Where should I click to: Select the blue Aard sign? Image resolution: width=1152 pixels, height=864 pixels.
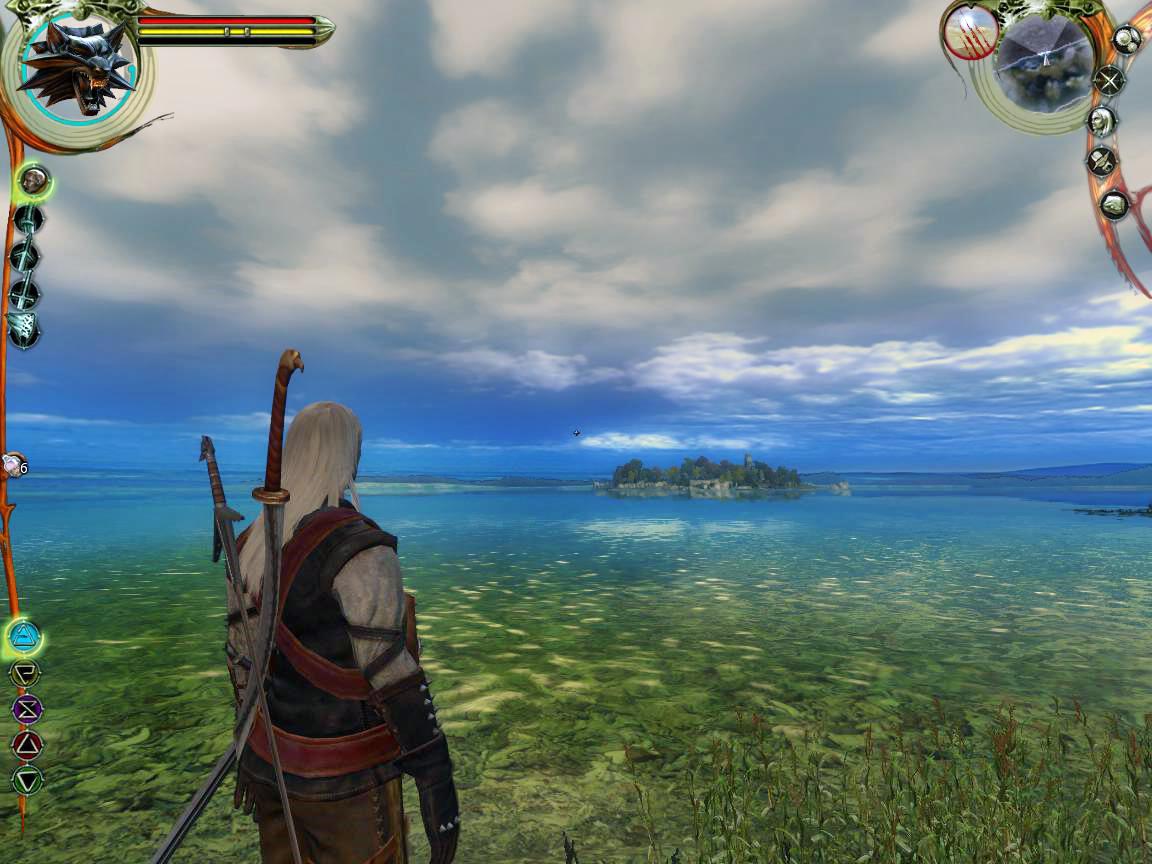click(24, 634)
